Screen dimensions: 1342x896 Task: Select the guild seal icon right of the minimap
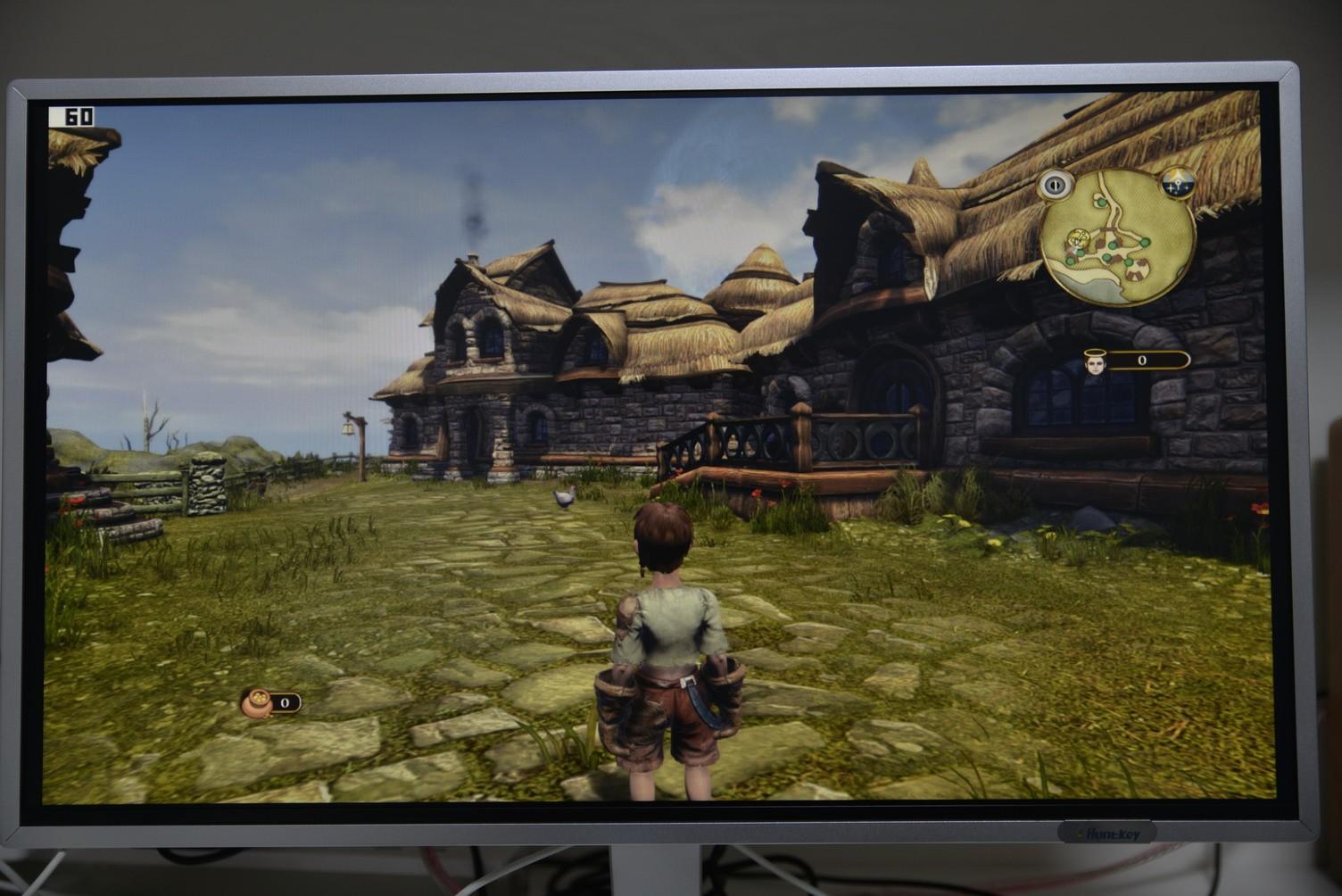[x=1176, y=183]
